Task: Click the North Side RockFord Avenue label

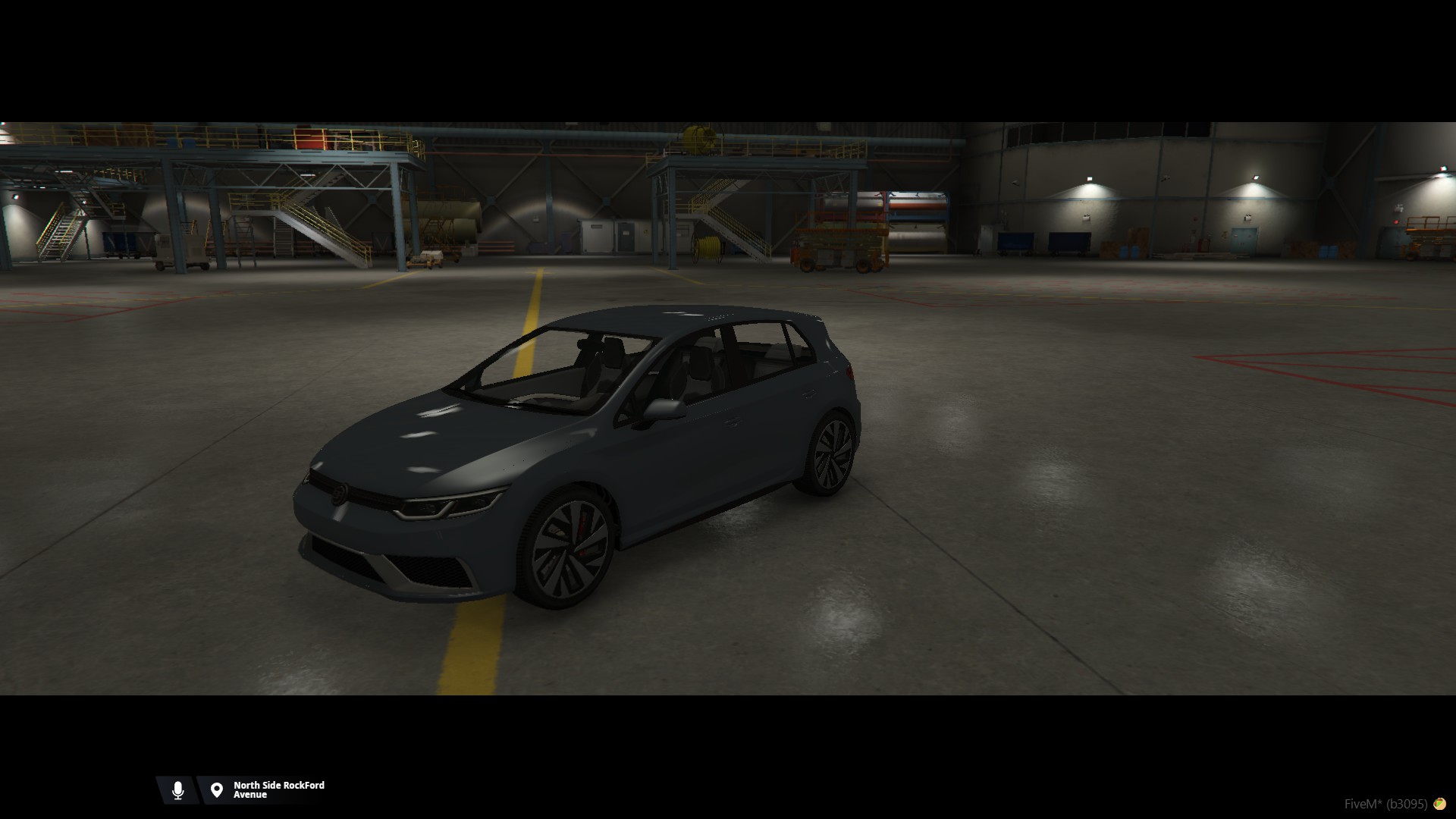Action: pyautogui.click(x=278, y=790)
